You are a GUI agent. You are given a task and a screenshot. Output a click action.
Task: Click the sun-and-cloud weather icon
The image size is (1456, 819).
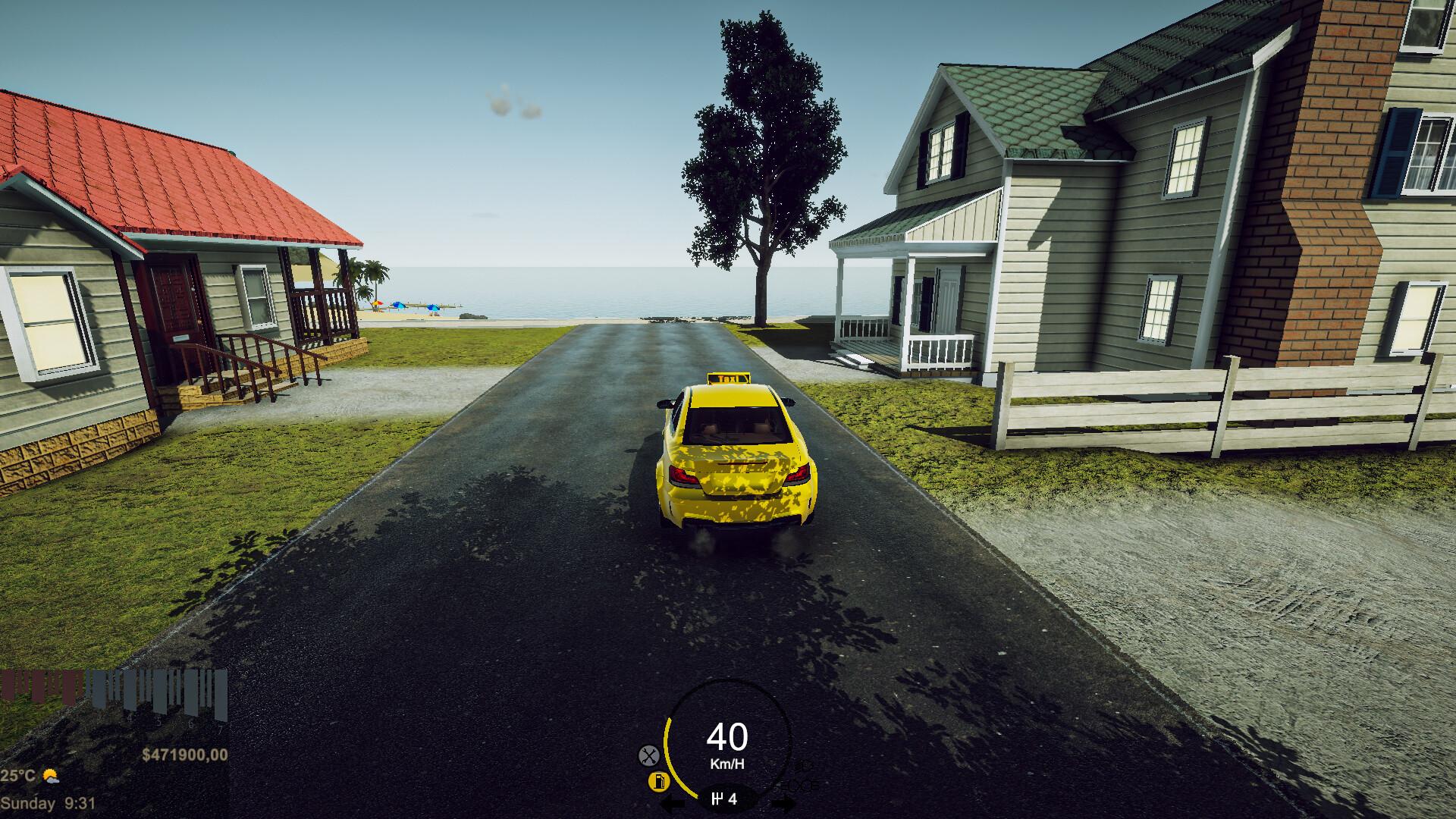pos(50,777)
